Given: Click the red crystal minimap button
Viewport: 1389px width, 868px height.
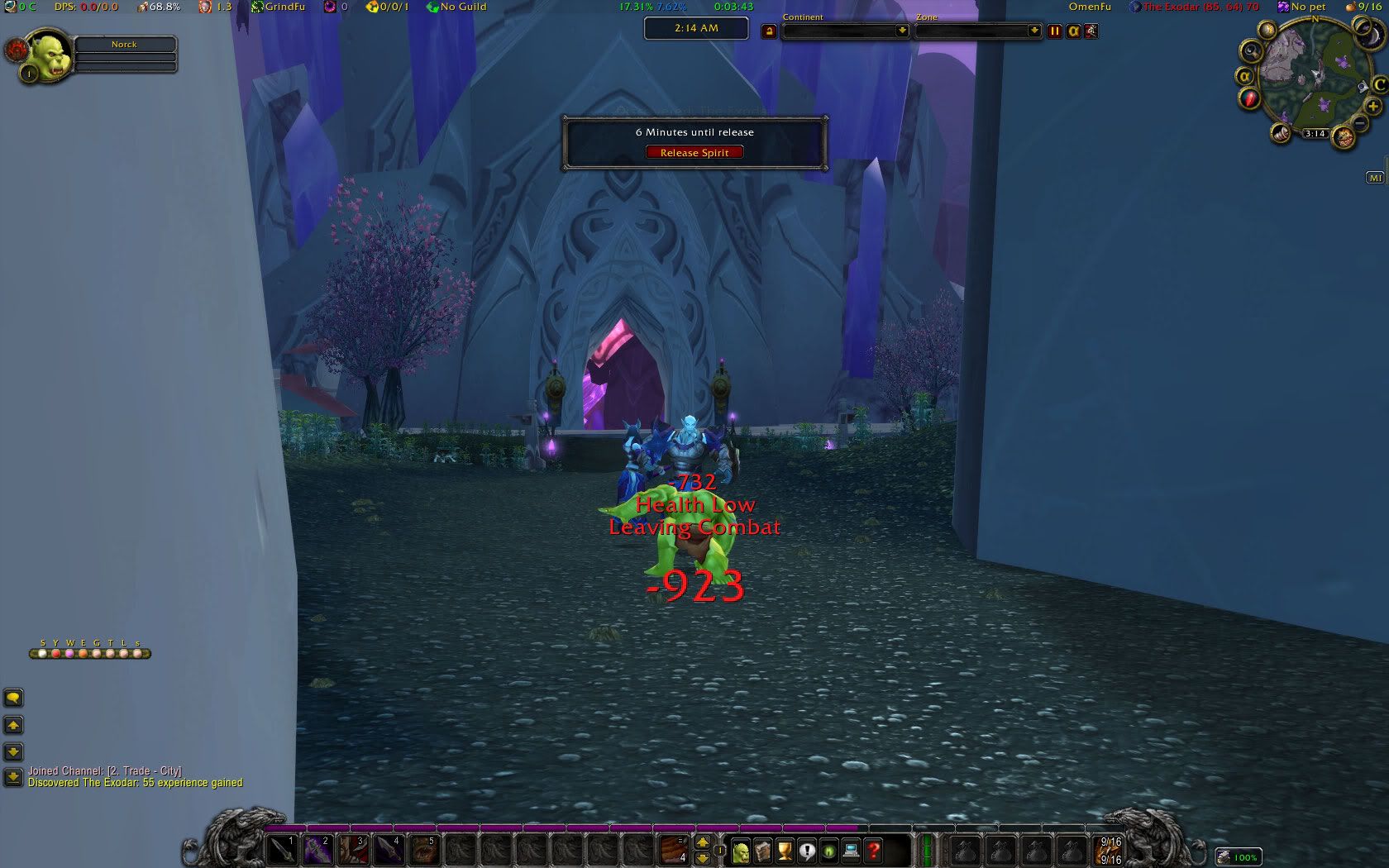Looking at the screenshot, I should [1249, 98].
